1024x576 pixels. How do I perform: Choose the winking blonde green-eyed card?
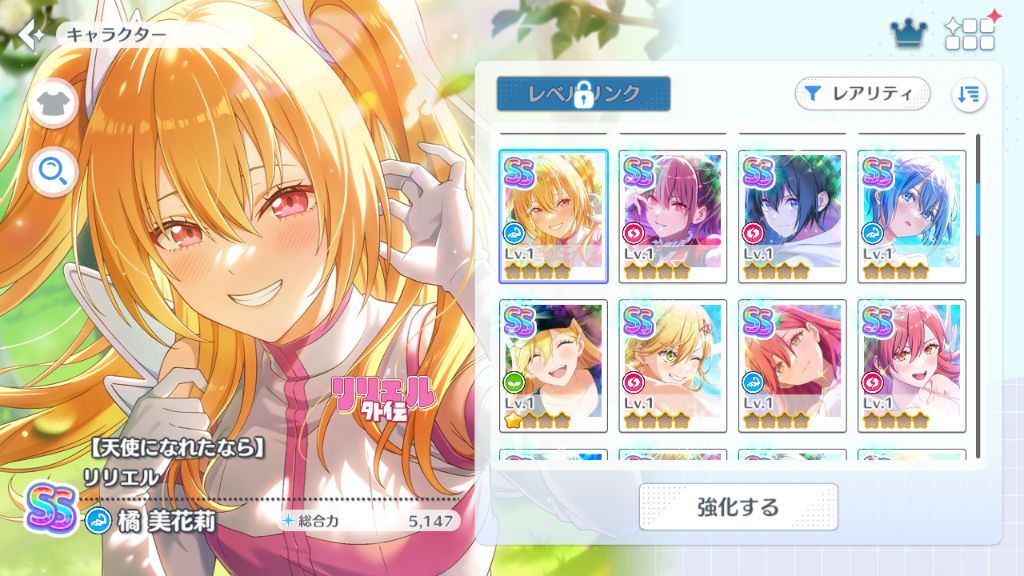tap(672, 365)
